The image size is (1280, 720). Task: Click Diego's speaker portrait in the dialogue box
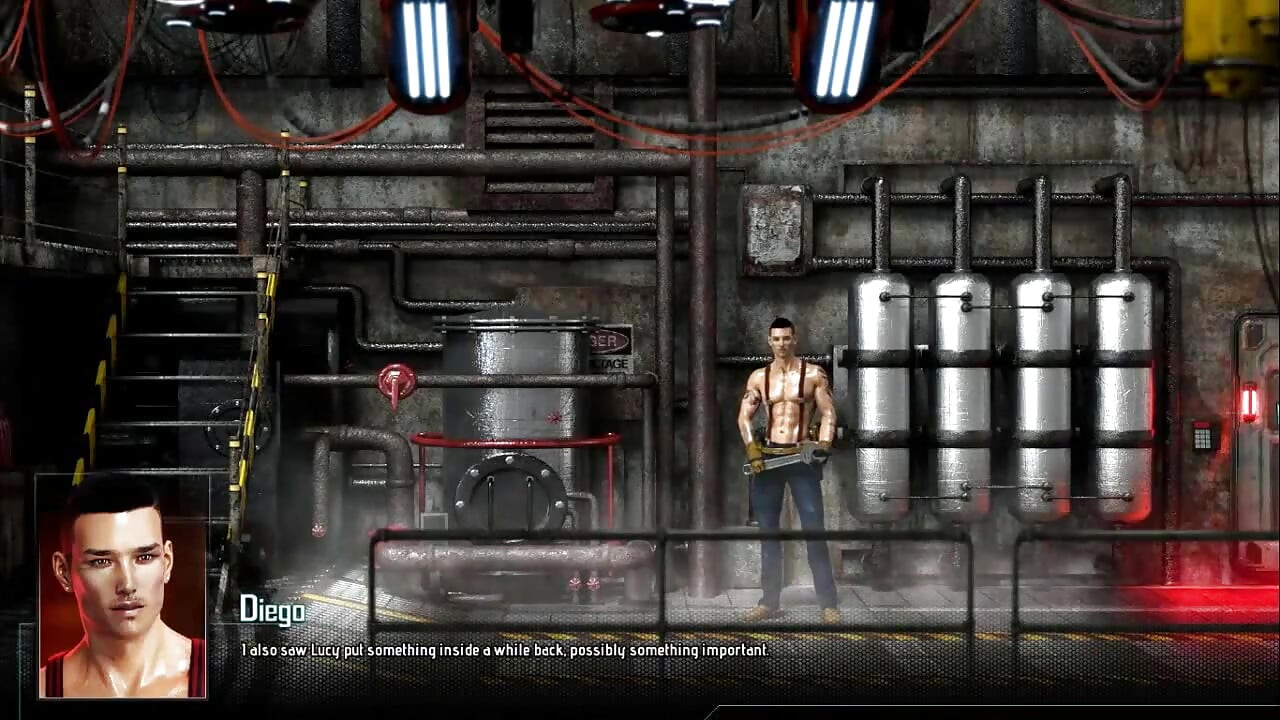pos(122,587)
